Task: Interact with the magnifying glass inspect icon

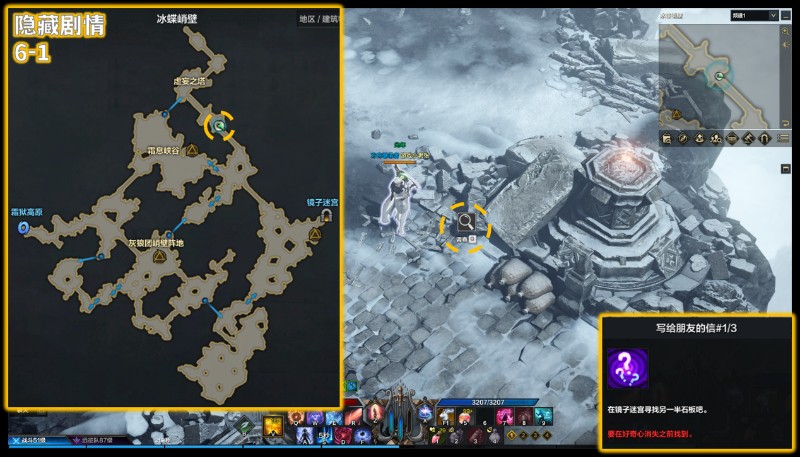Action: (x=466, y=223)
